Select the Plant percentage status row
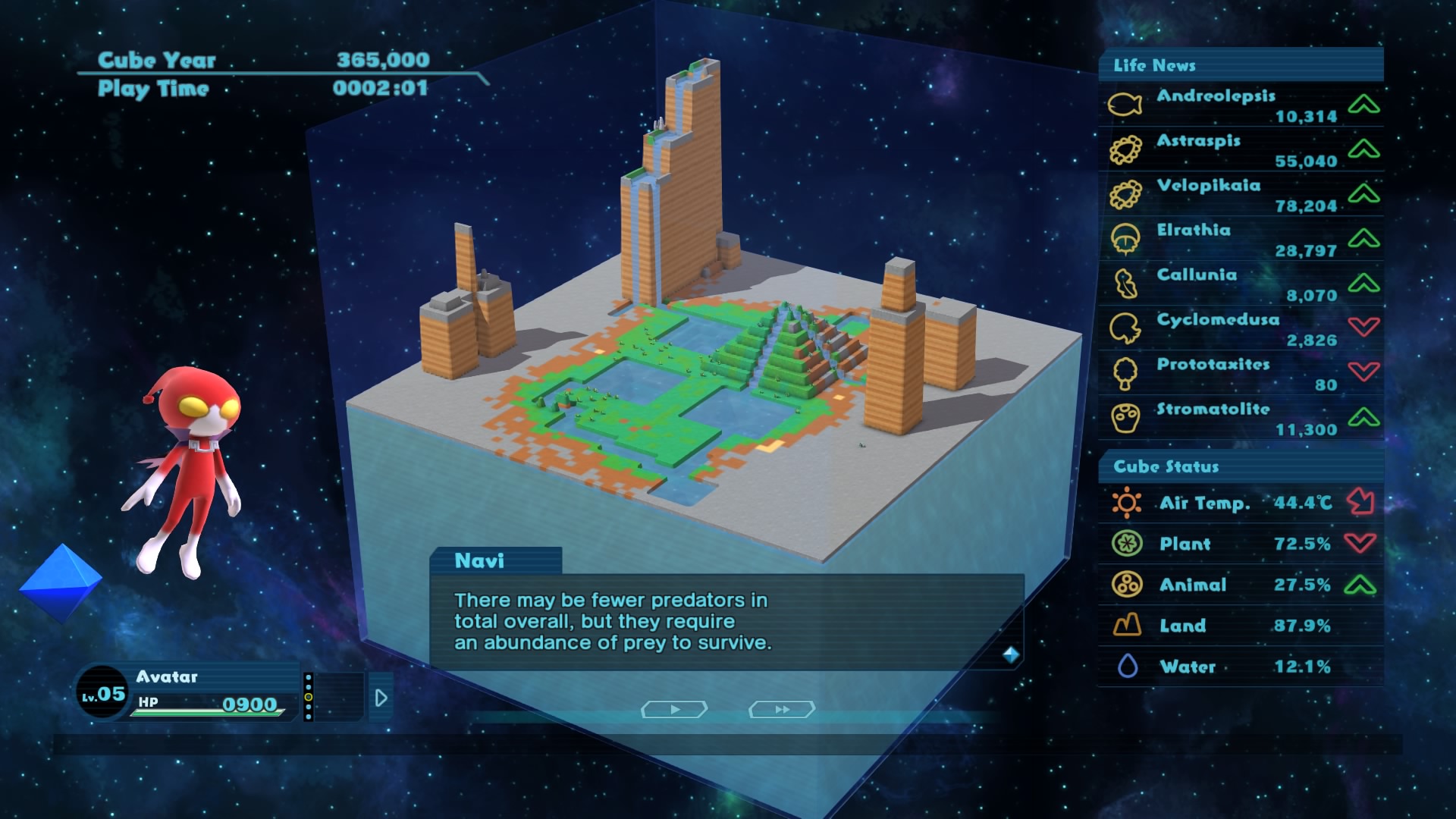1456x819 pixels. tap(1241, 544)
